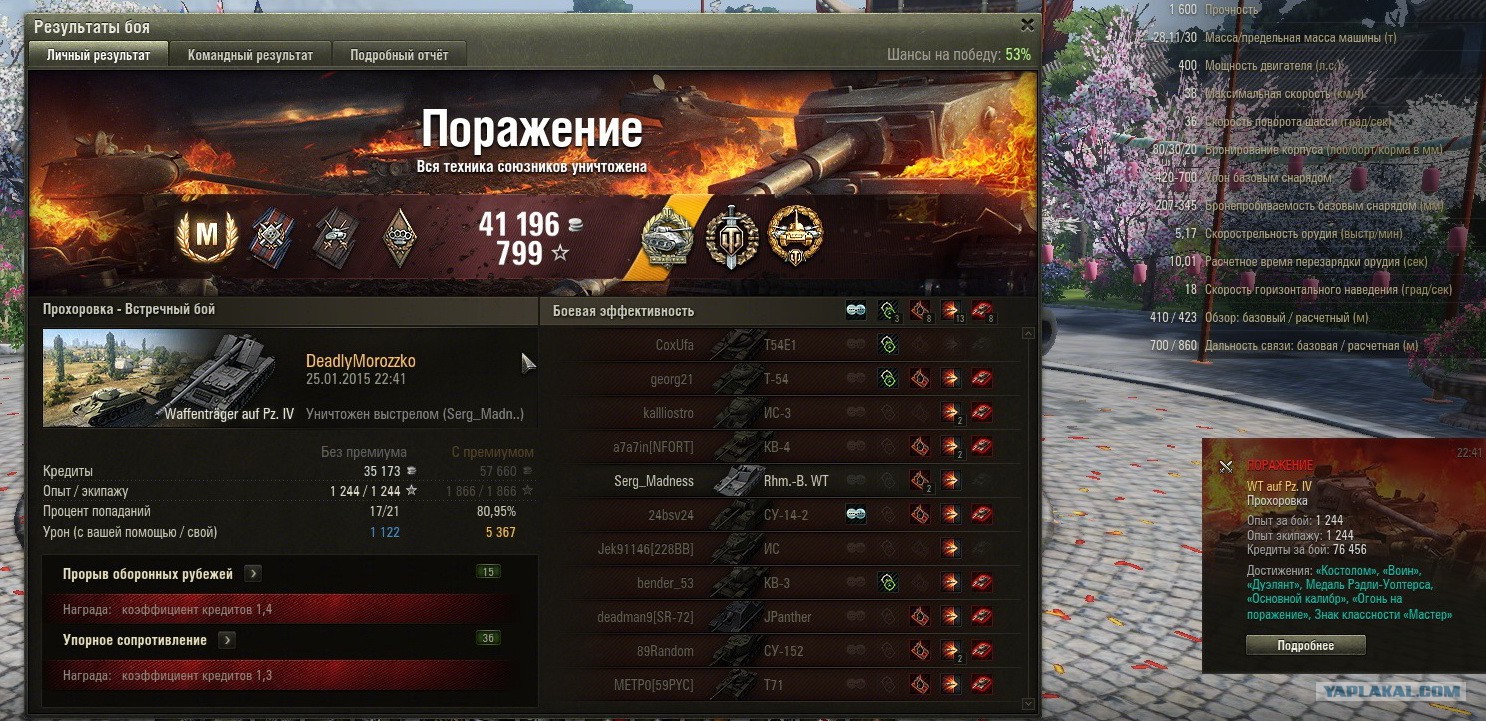Close the battle results window
The height and width of the screenshot is (721, 1486).
tap(1027, 25)
